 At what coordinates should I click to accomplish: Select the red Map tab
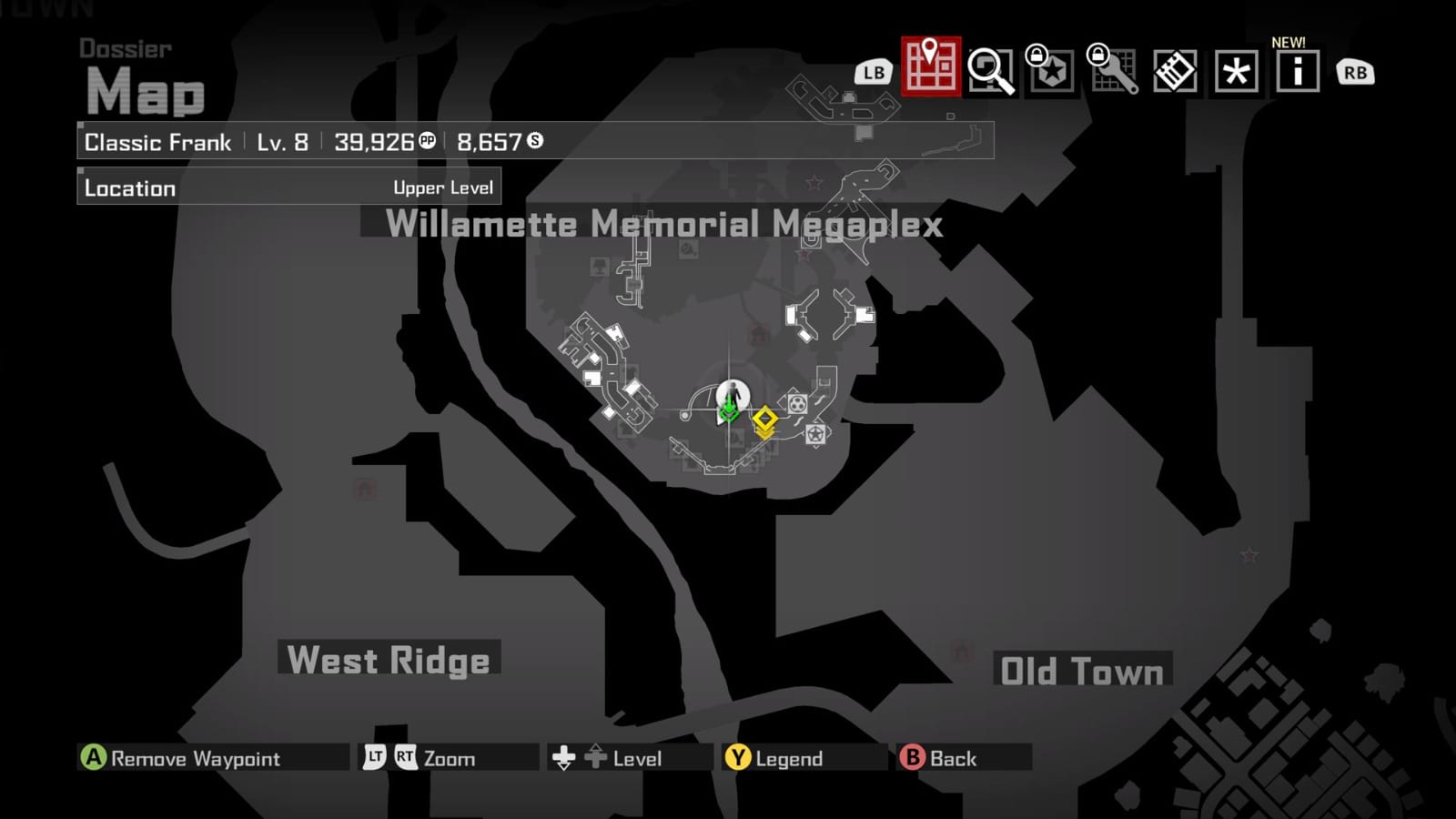pyautogui.click(x=930, y=66)
